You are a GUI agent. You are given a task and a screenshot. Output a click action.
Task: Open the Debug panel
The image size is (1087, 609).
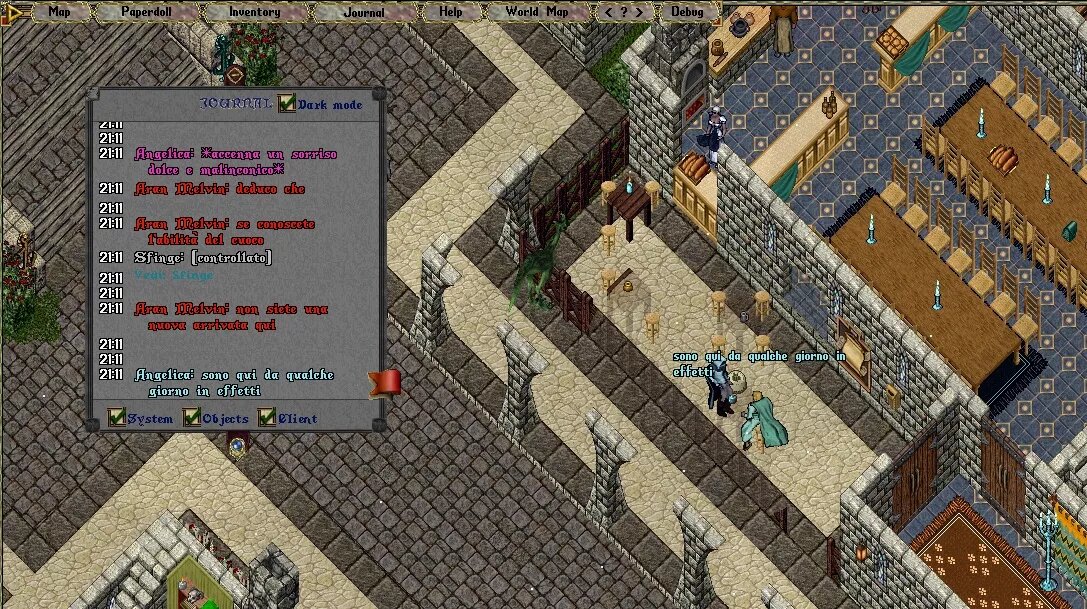click(687, 12)
